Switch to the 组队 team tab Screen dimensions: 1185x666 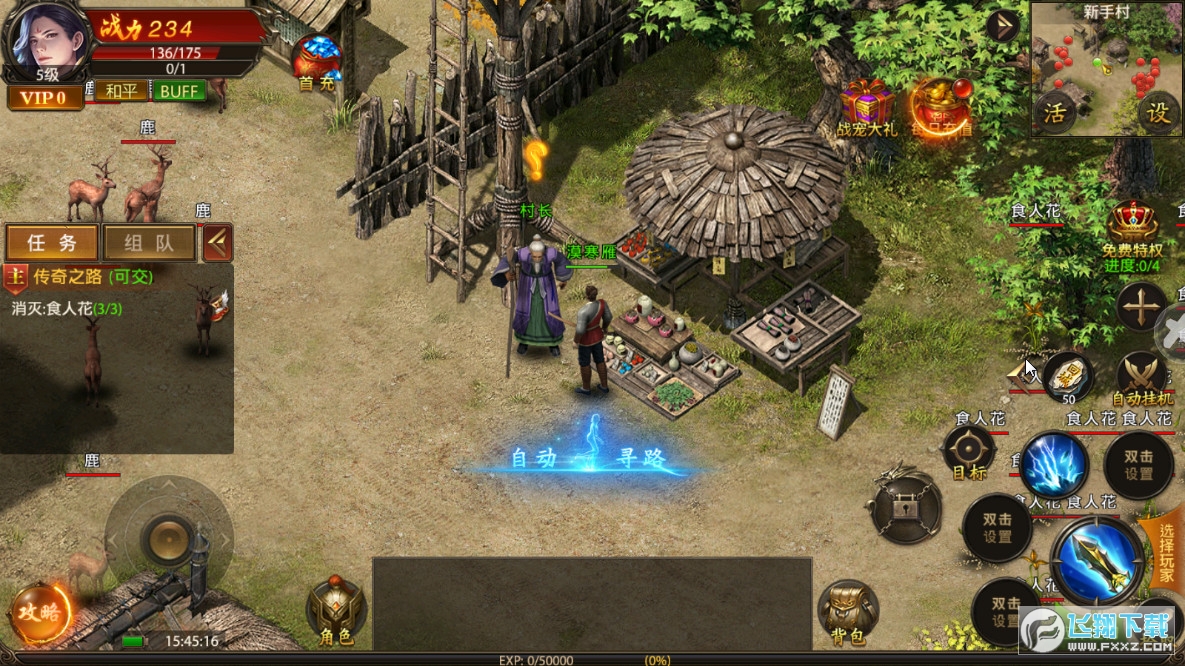pos(149,242)
